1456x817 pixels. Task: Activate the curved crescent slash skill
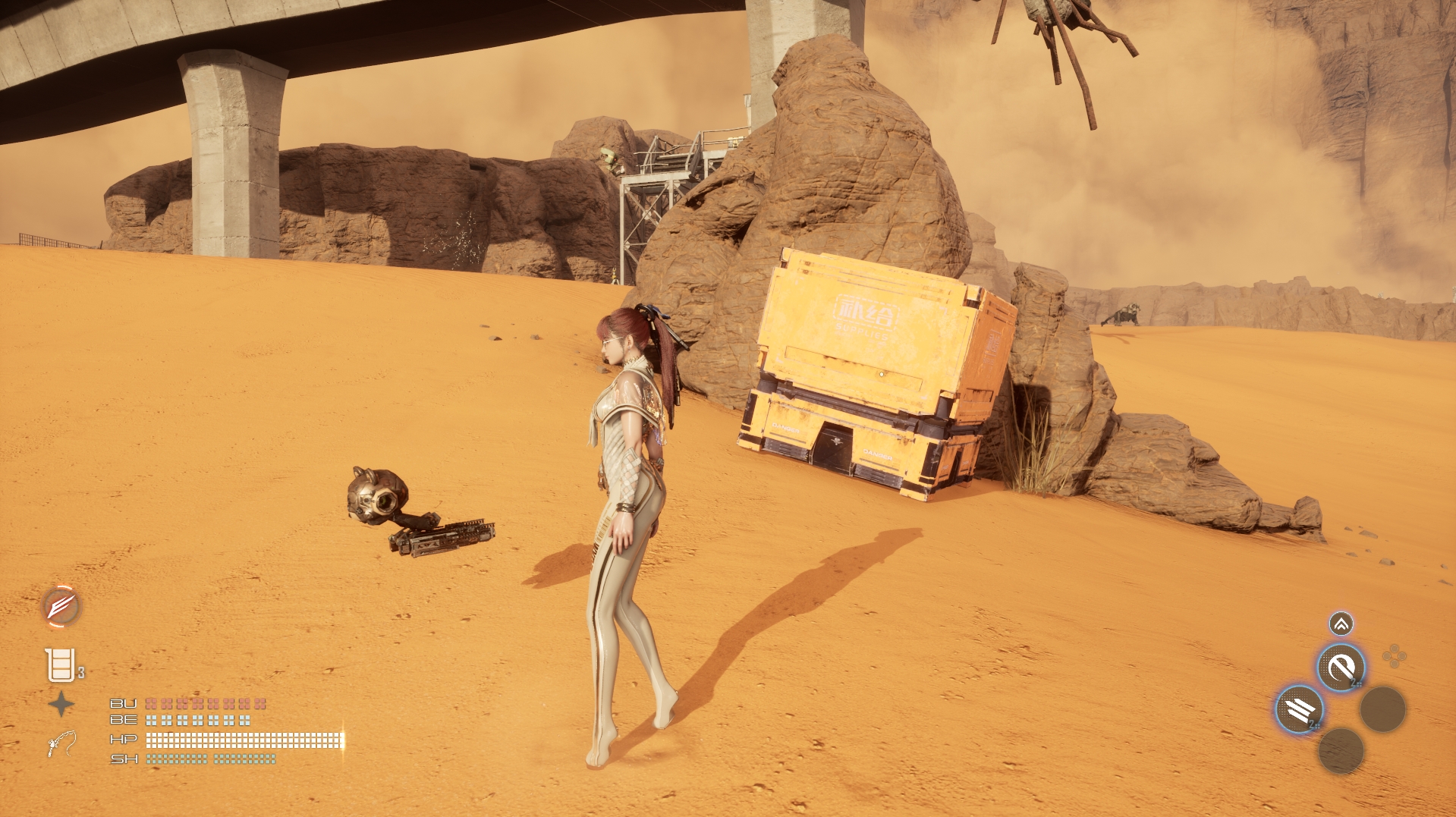[x=1341, y=668]
